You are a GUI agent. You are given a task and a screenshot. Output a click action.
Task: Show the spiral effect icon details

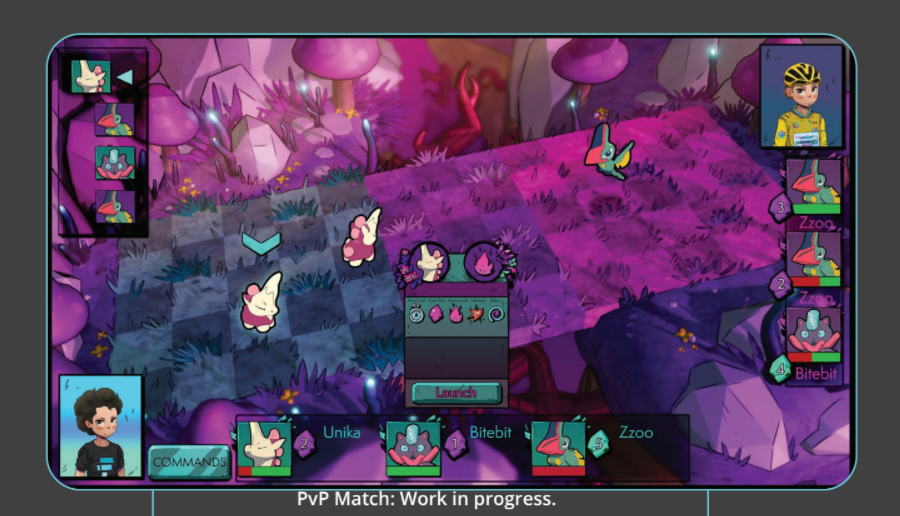pyautogui.click(x=495, y=314)
